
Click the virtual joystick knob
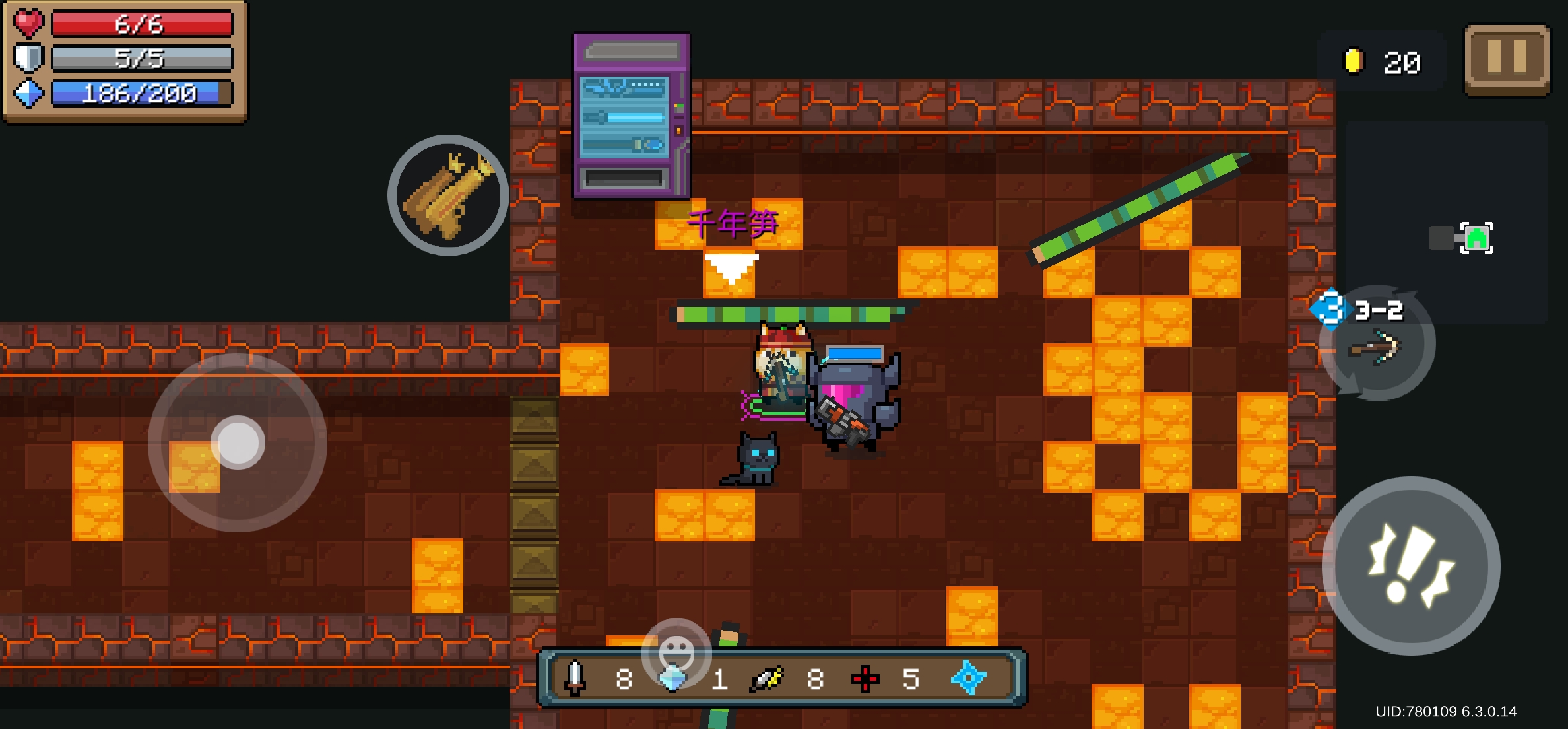coord(238,442)
